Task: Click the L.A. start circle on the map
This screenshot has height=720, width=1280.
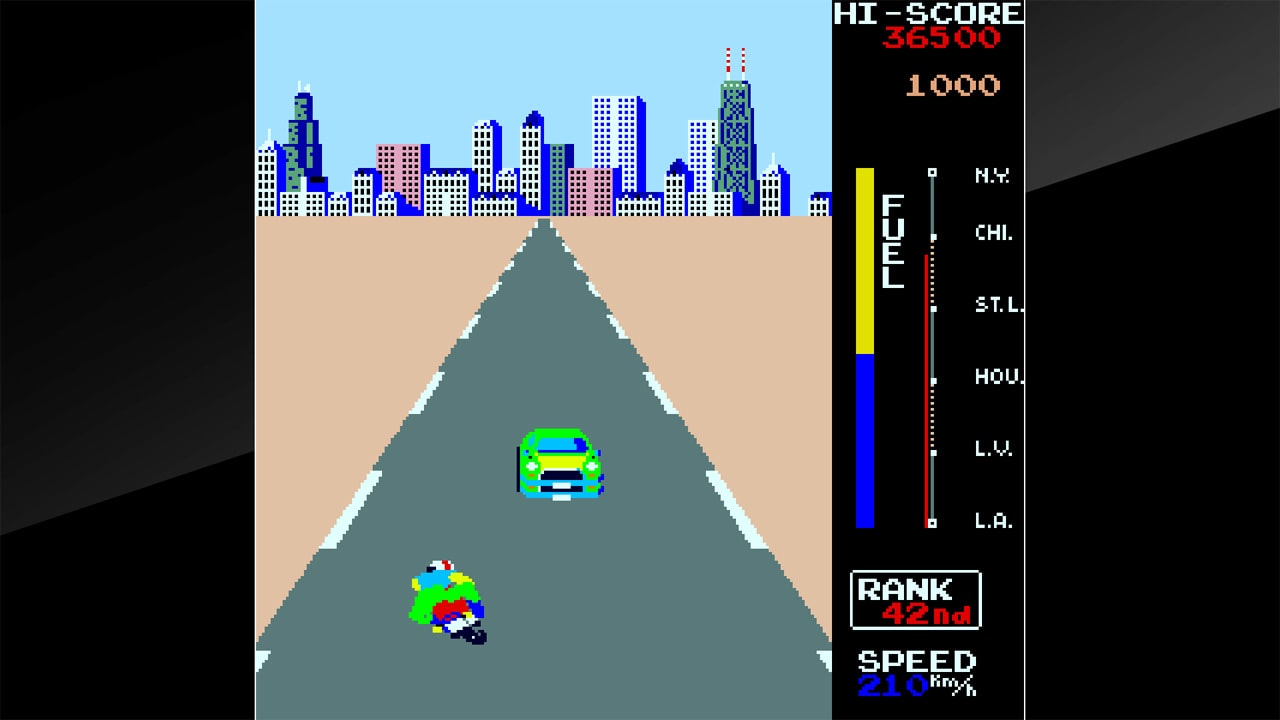Action: (x=932, y=521)
